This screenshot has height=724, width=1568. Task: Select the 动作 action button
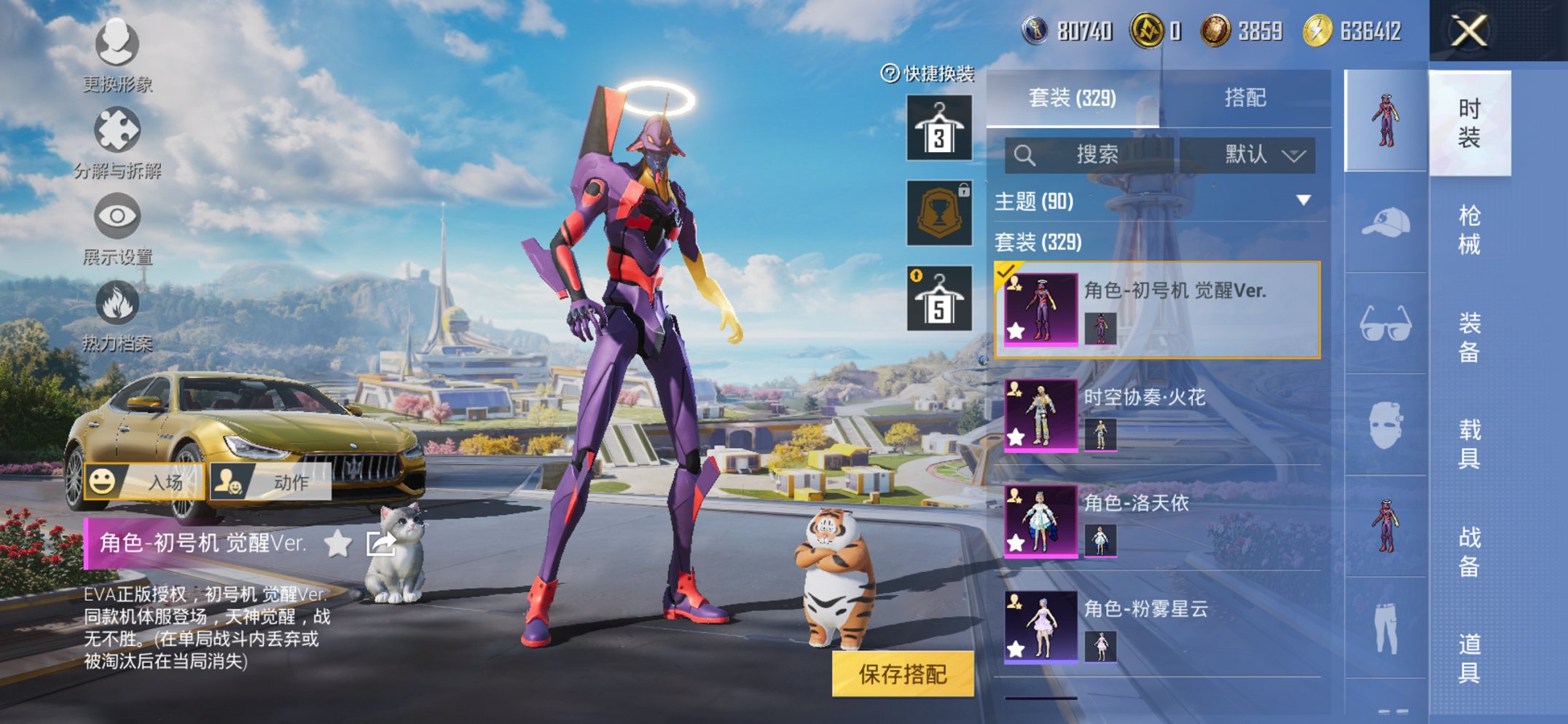point(270,481)
